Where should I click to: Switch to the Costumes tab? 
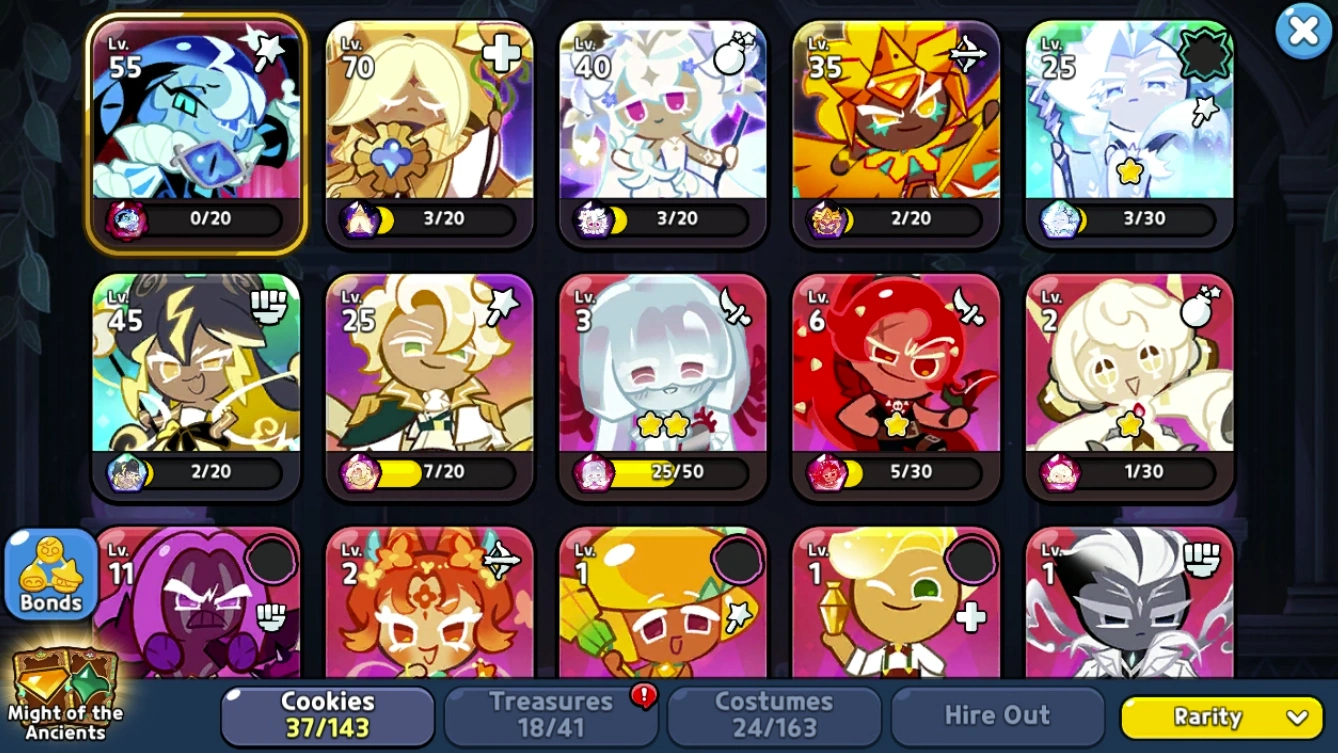coord(775,714)
